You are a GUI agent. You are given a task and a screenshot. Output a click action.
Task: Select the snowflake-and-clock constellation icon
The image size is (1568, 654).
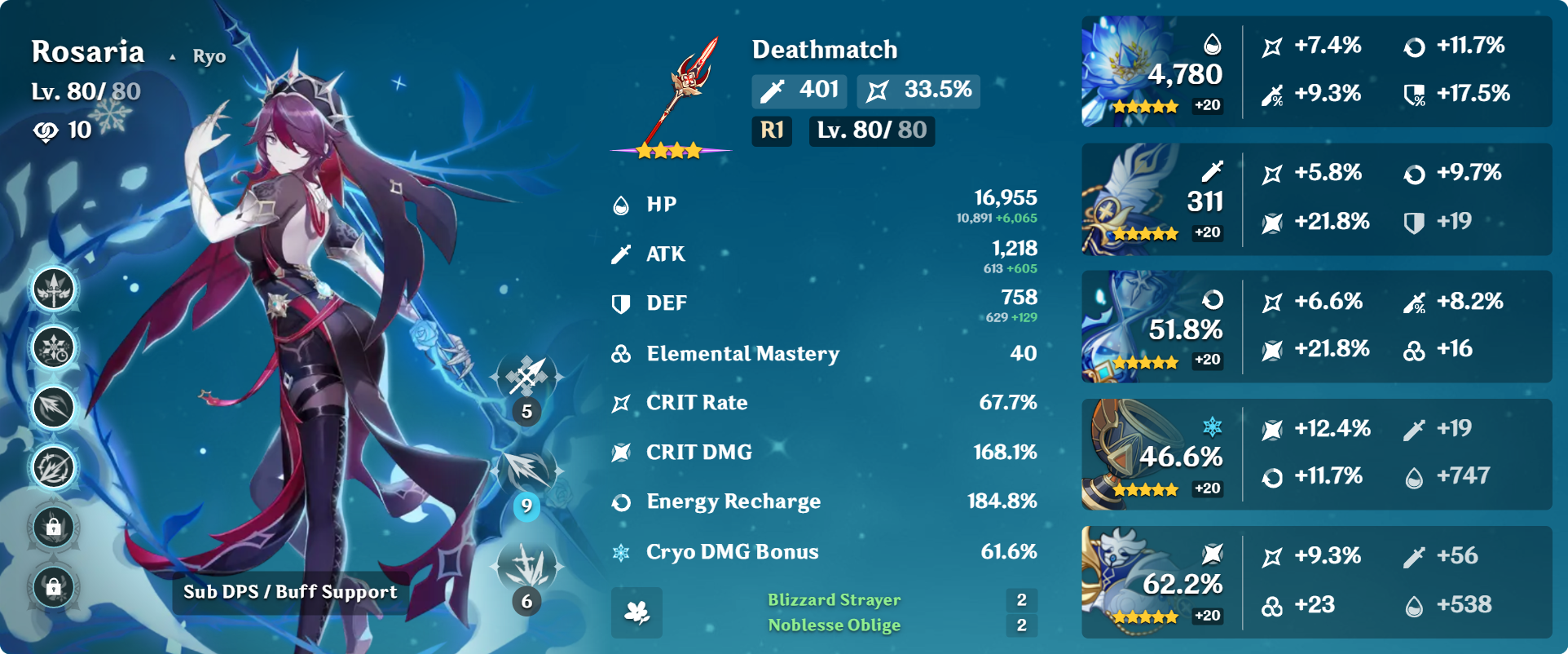[x=54, y=348]
